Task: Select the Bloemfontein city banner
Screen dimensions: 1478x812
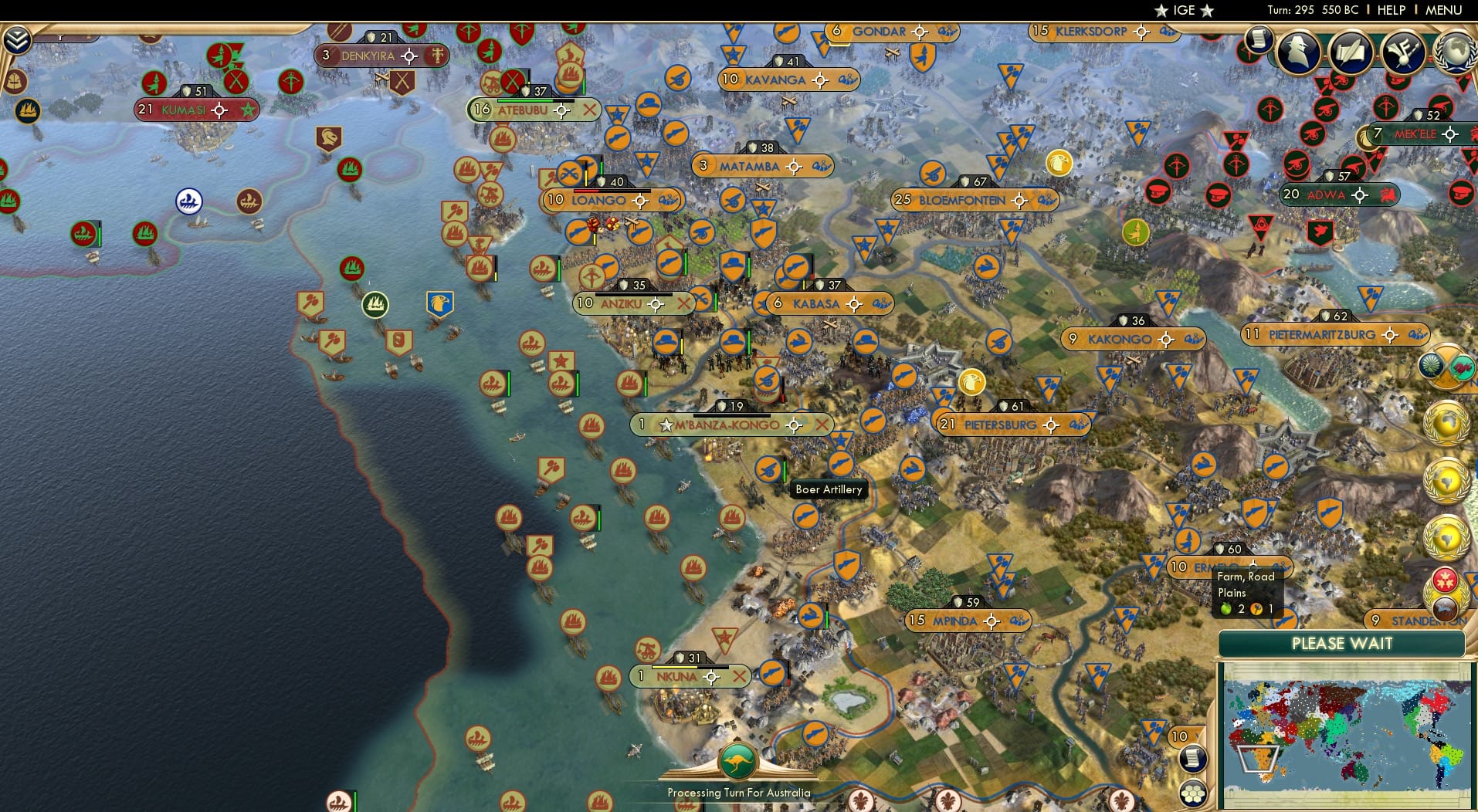Action: 961,199
